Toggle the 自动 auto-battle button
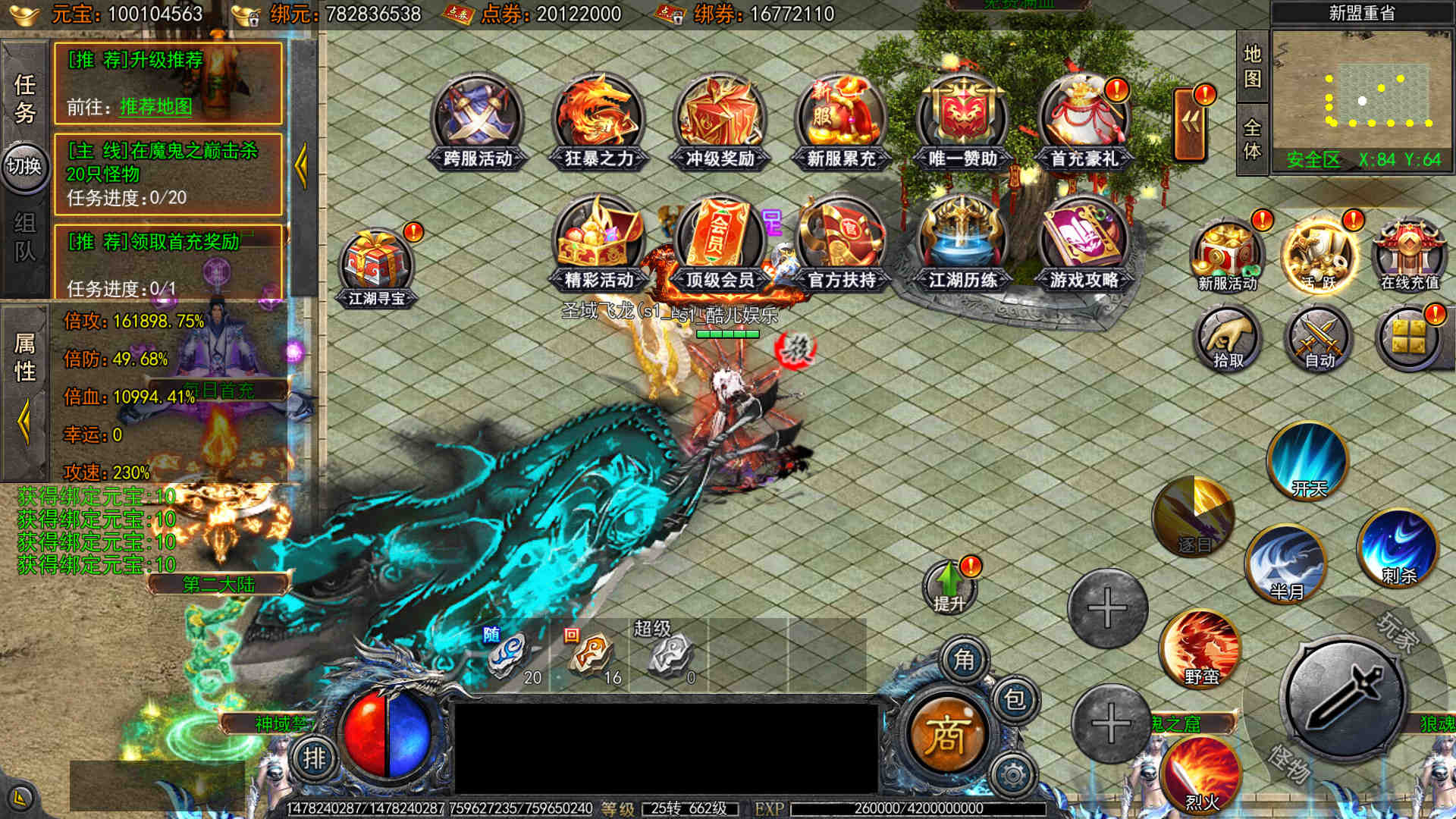The height and width of the screenshot is (819, 1456). 1319,340
